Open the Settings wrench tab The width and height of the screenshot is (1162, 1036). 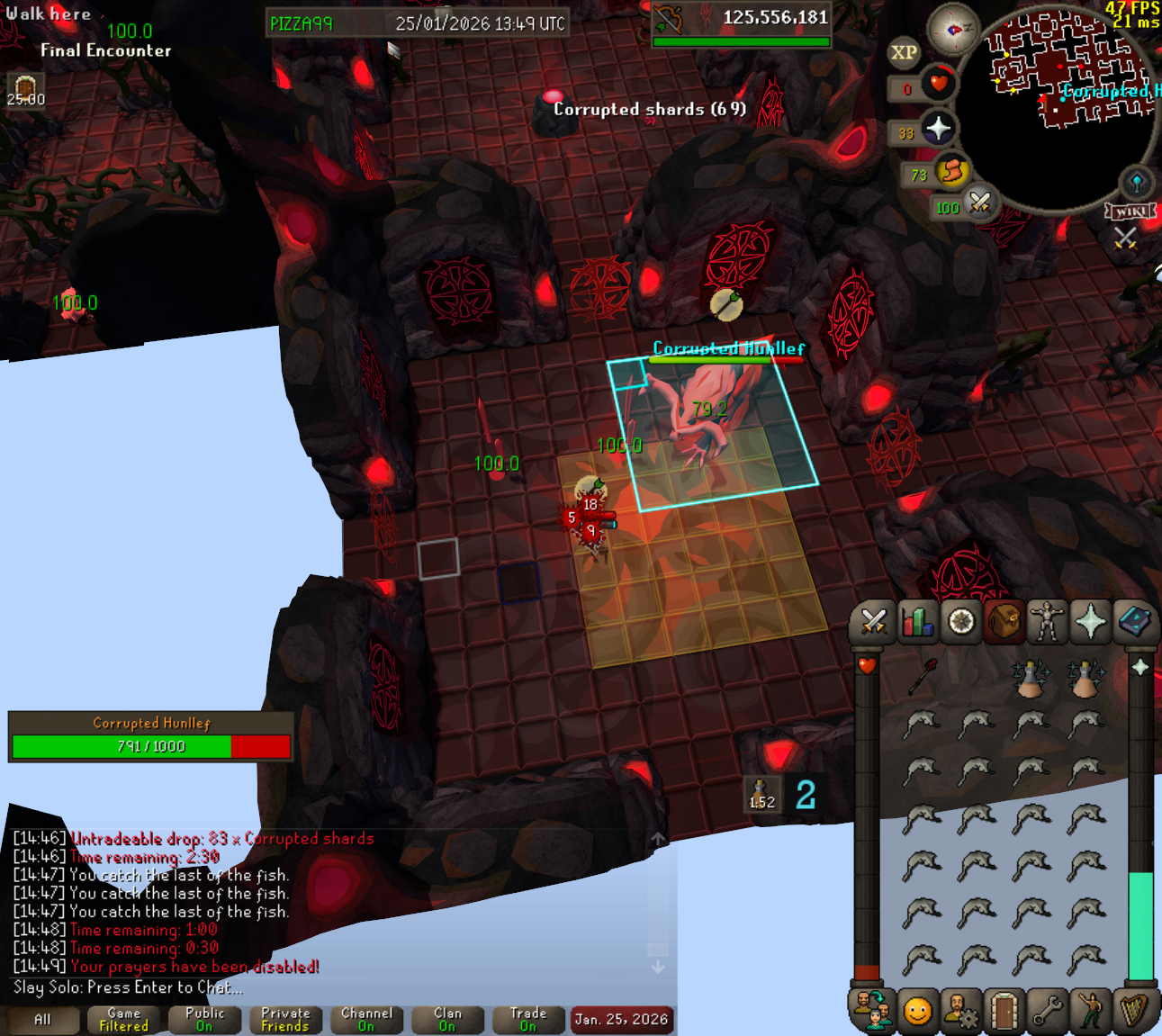pyautogui.click(x=1047, y=1012)
